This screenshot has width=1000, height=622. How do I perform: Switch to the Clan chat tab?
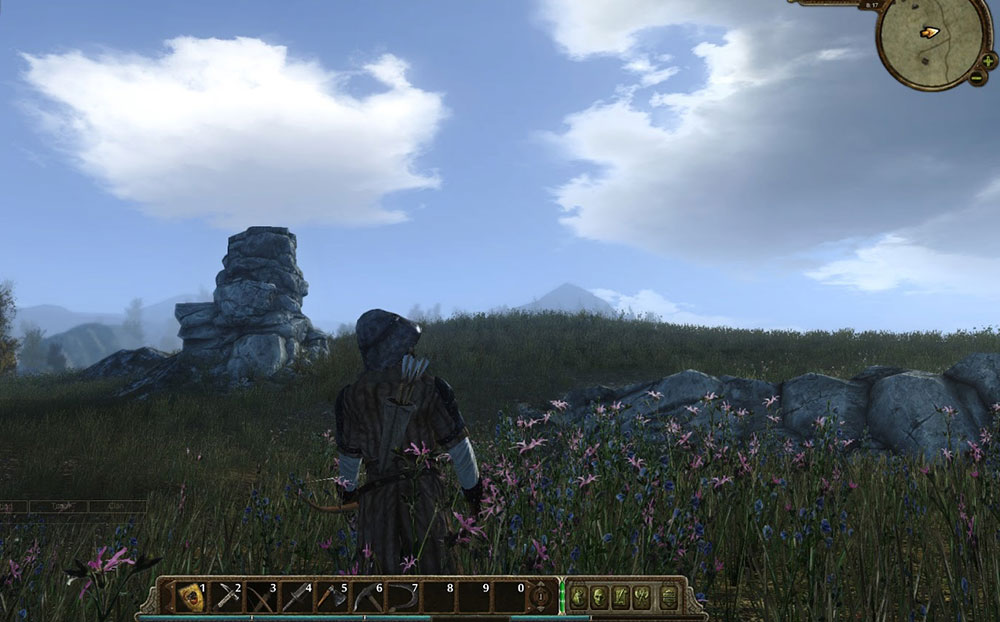116,506
